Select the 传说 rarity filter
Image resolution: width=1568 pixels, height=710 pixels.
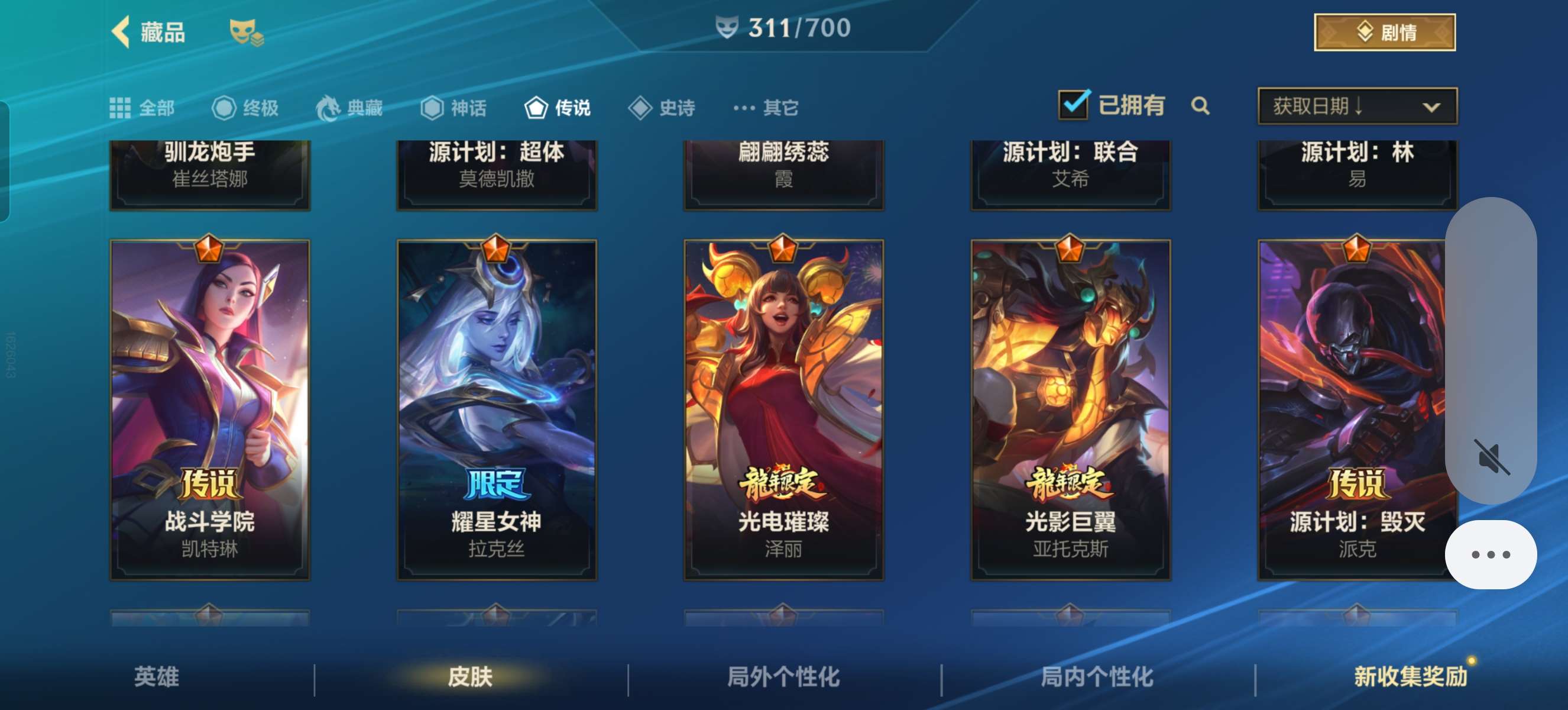(558, 108)
